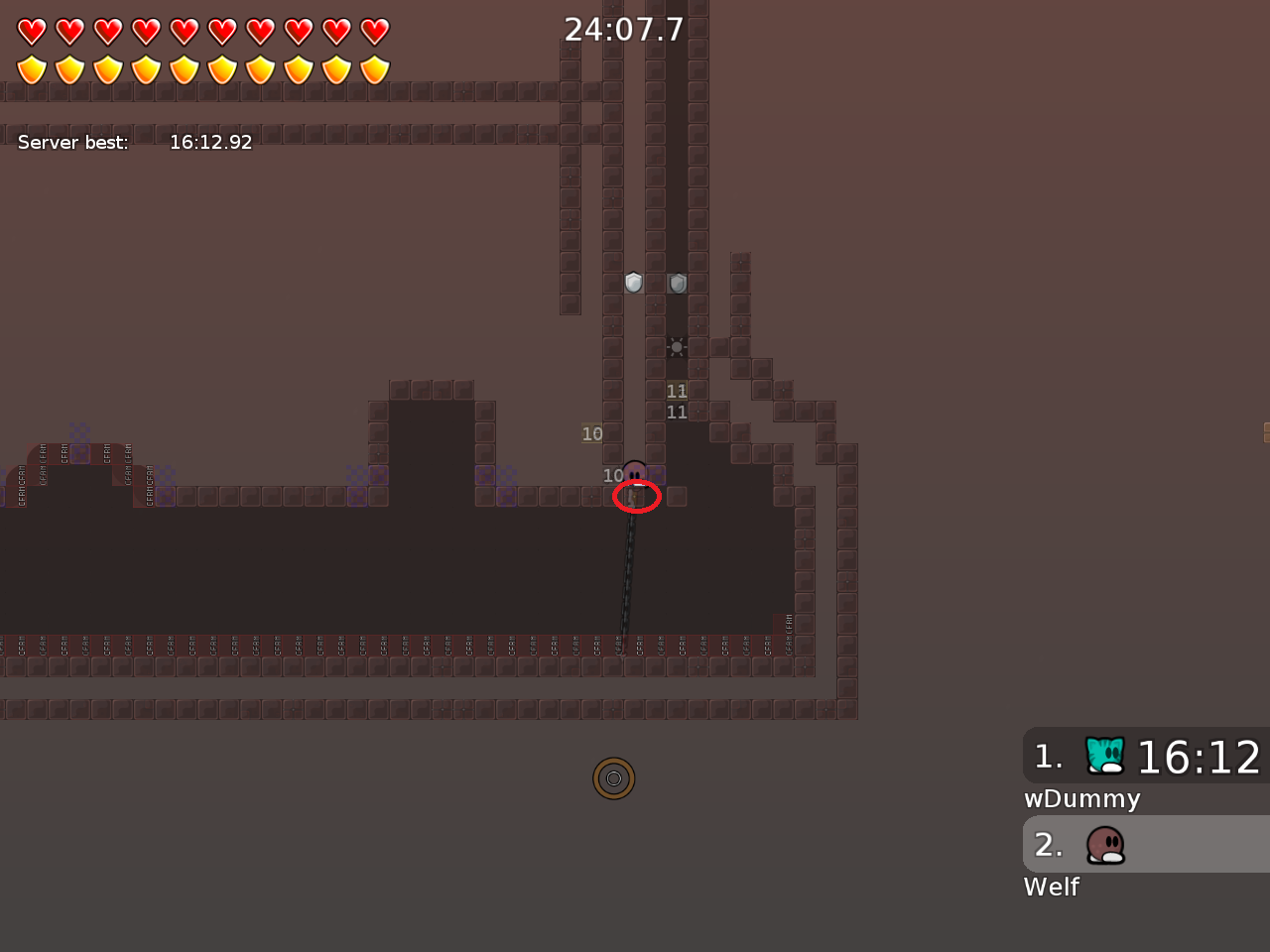Click the sparkle pickup below the shields

tap(676, 346)
